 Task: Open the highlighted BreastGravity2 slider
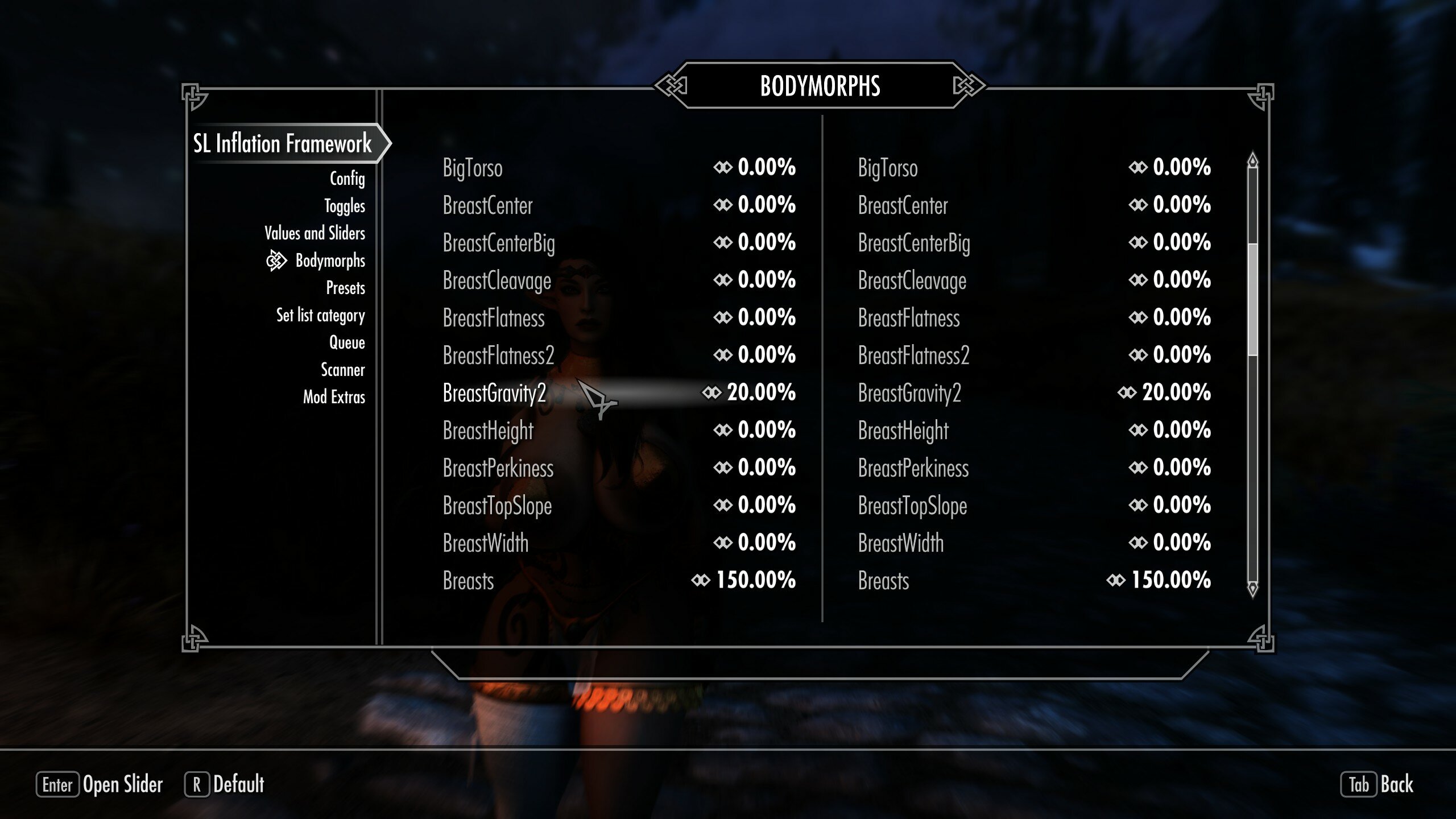[619, 392]
